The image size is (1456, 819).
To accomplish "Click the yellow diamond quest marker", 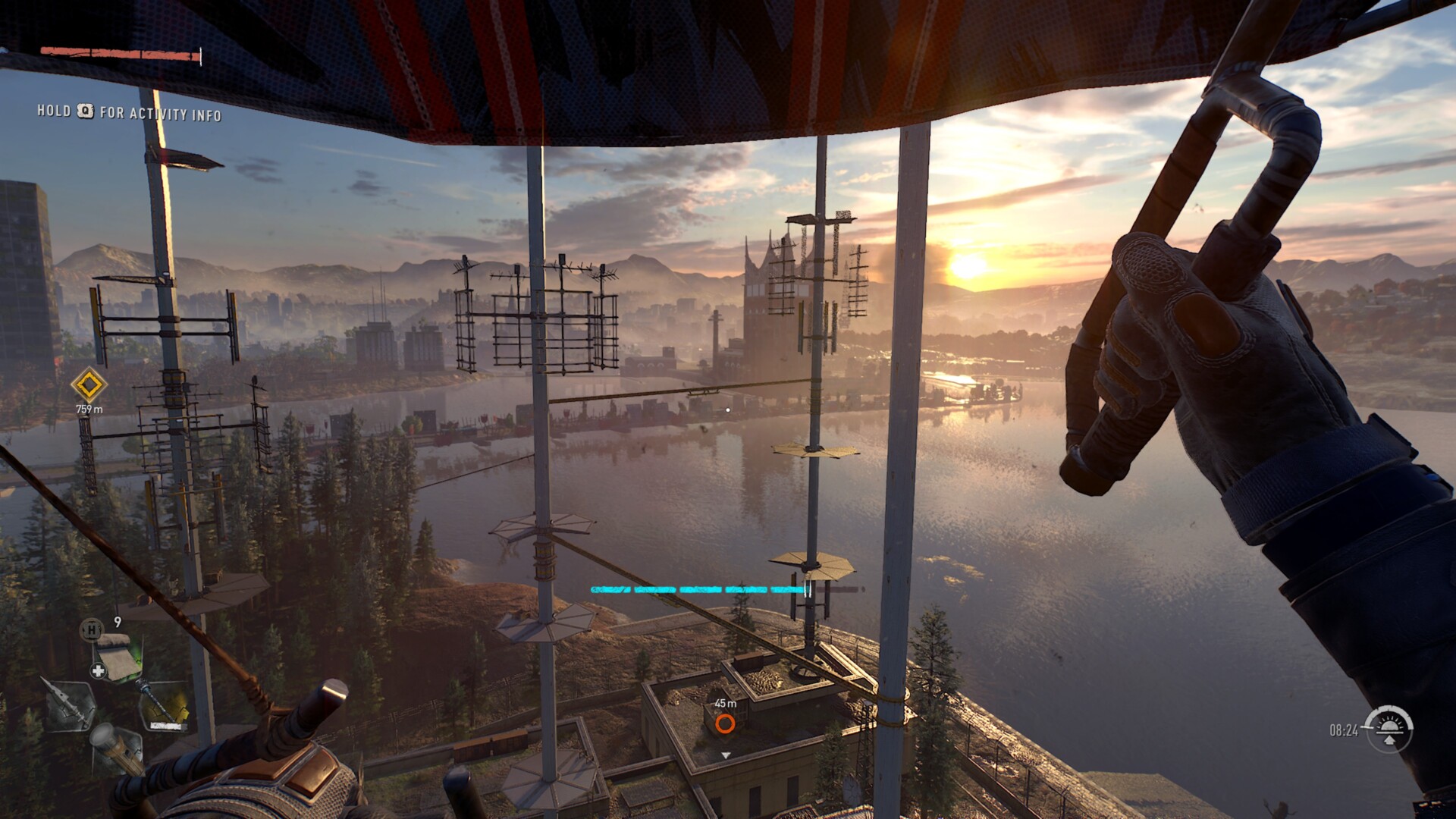I will [x=89, y=385].
